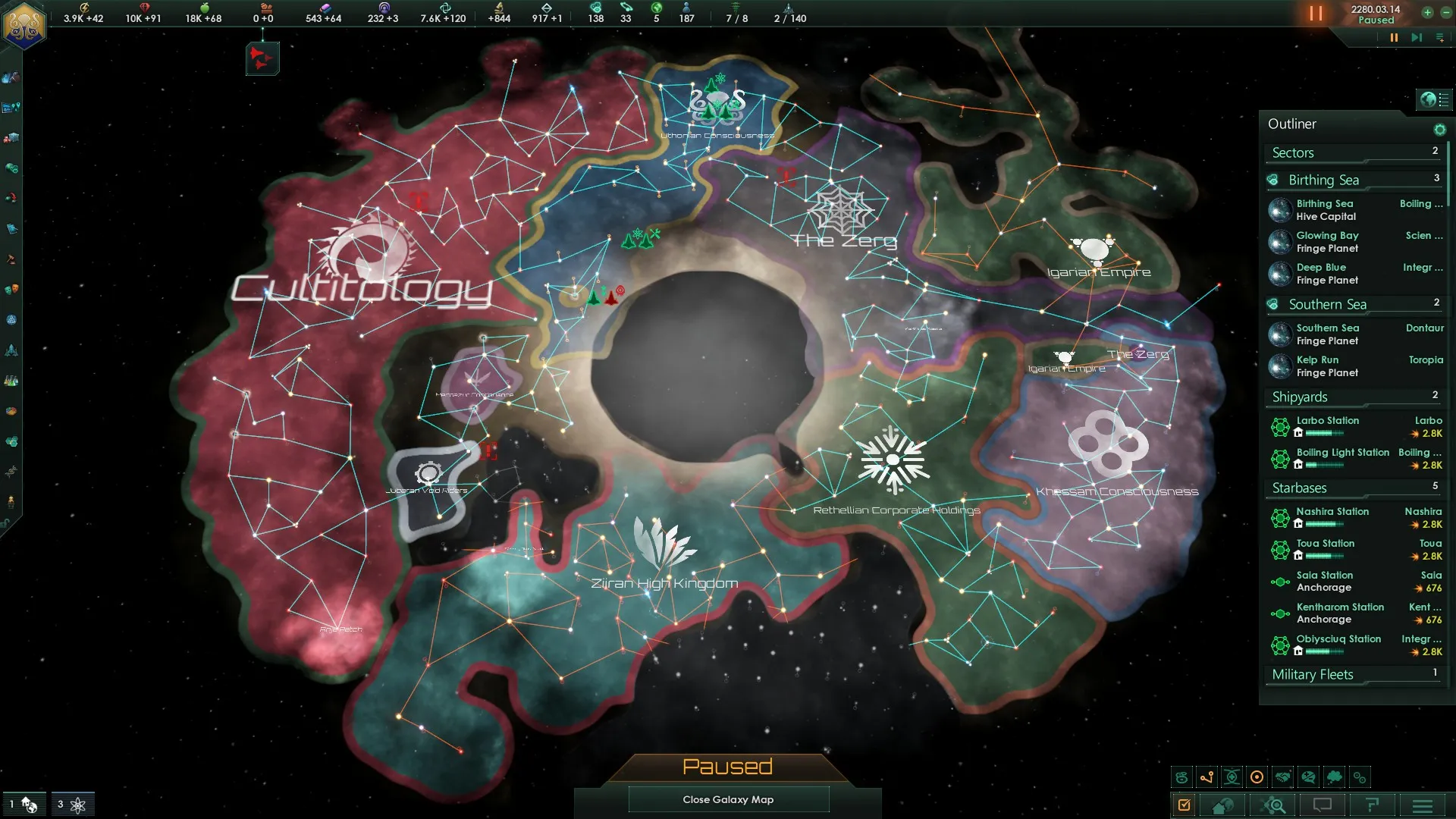Open the game menu (hamburger icon)
The width and height of the screenshot is (1456, 819).
tap(1423, 805)
